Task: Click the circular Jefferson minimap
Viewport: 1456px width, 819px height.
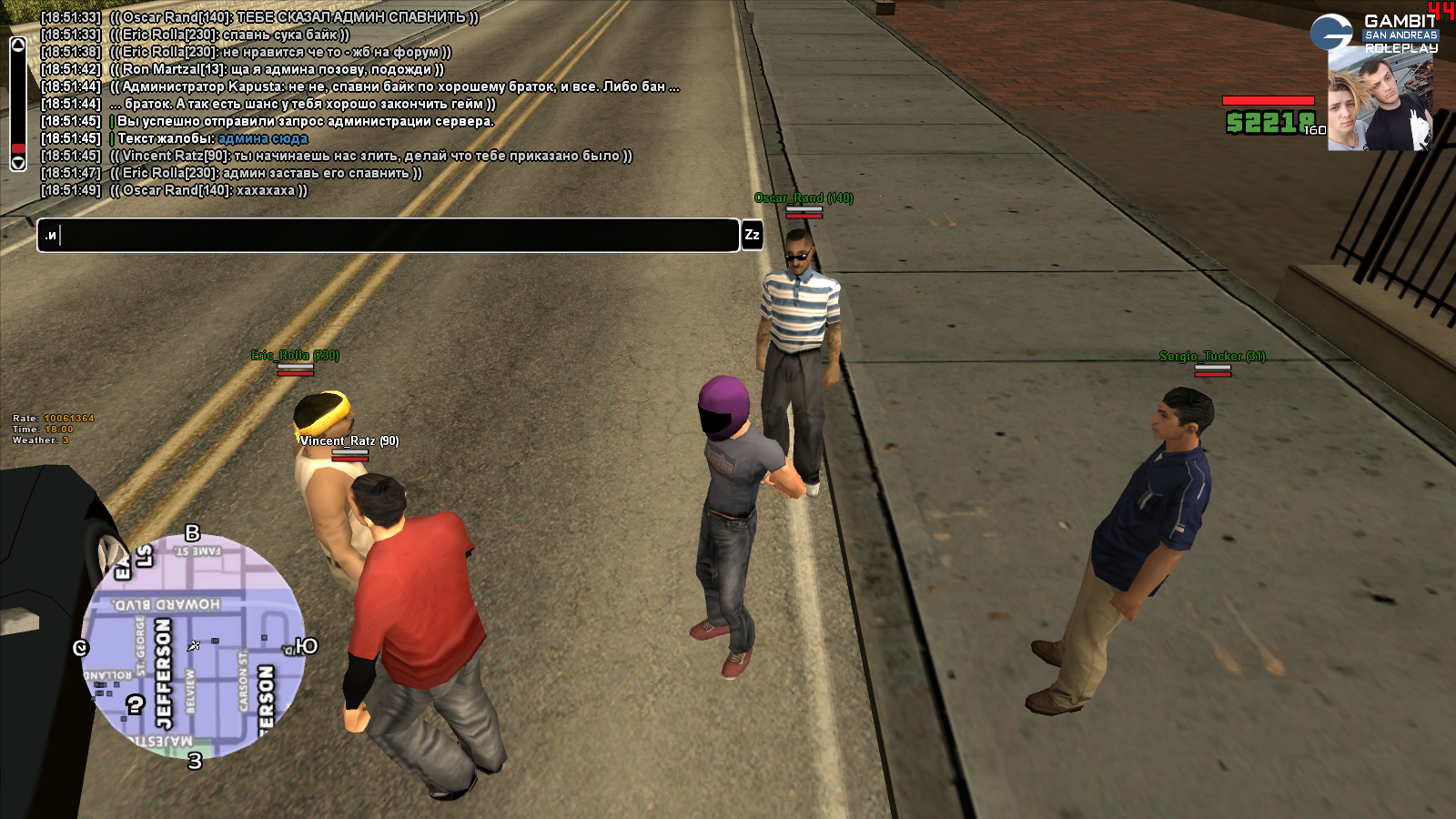Action: 193,646
